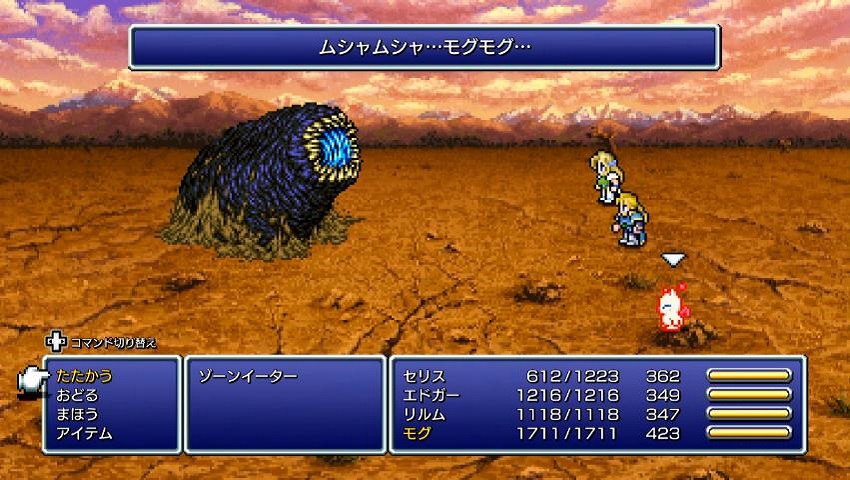This screenshot has height=480, width=850.
Task: Select リルム in the party list
Action: point(424,414)
